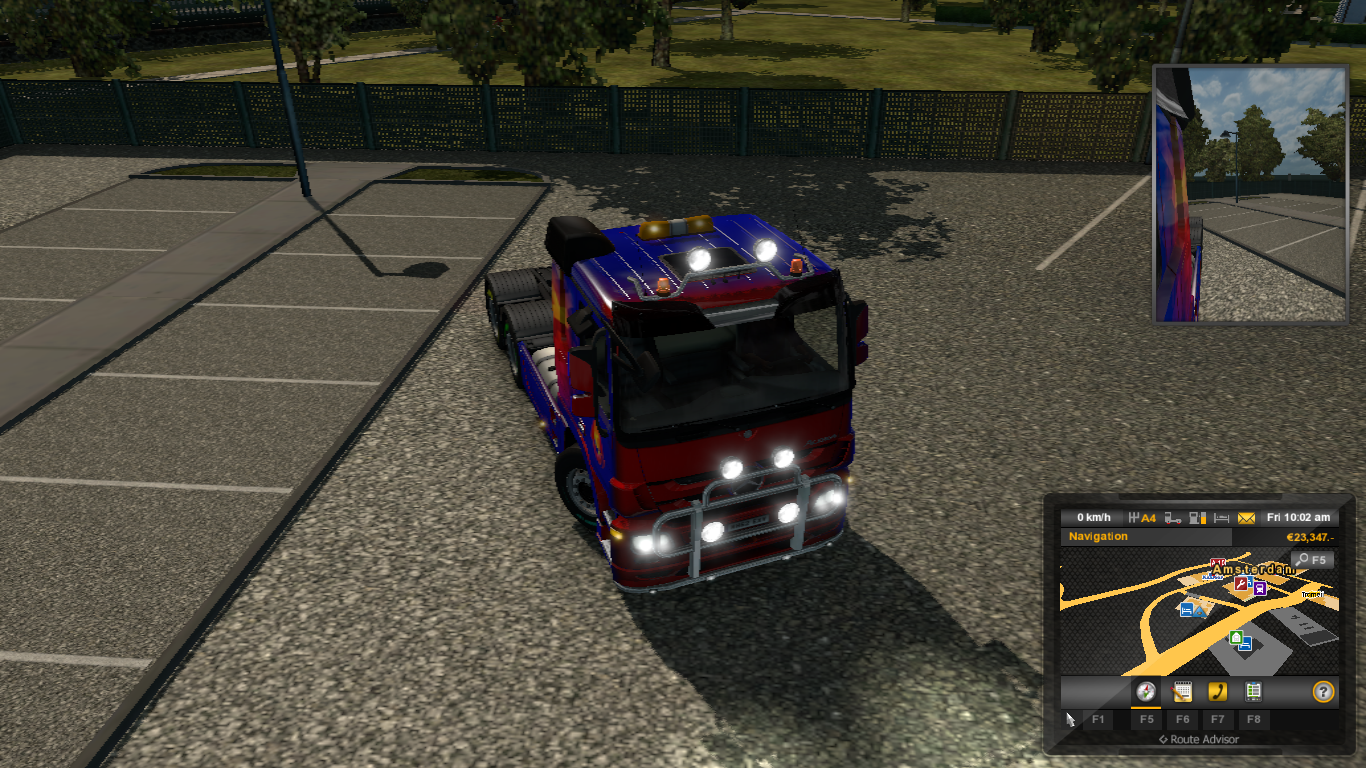Switch to the F8 tab

[1254, 720]
